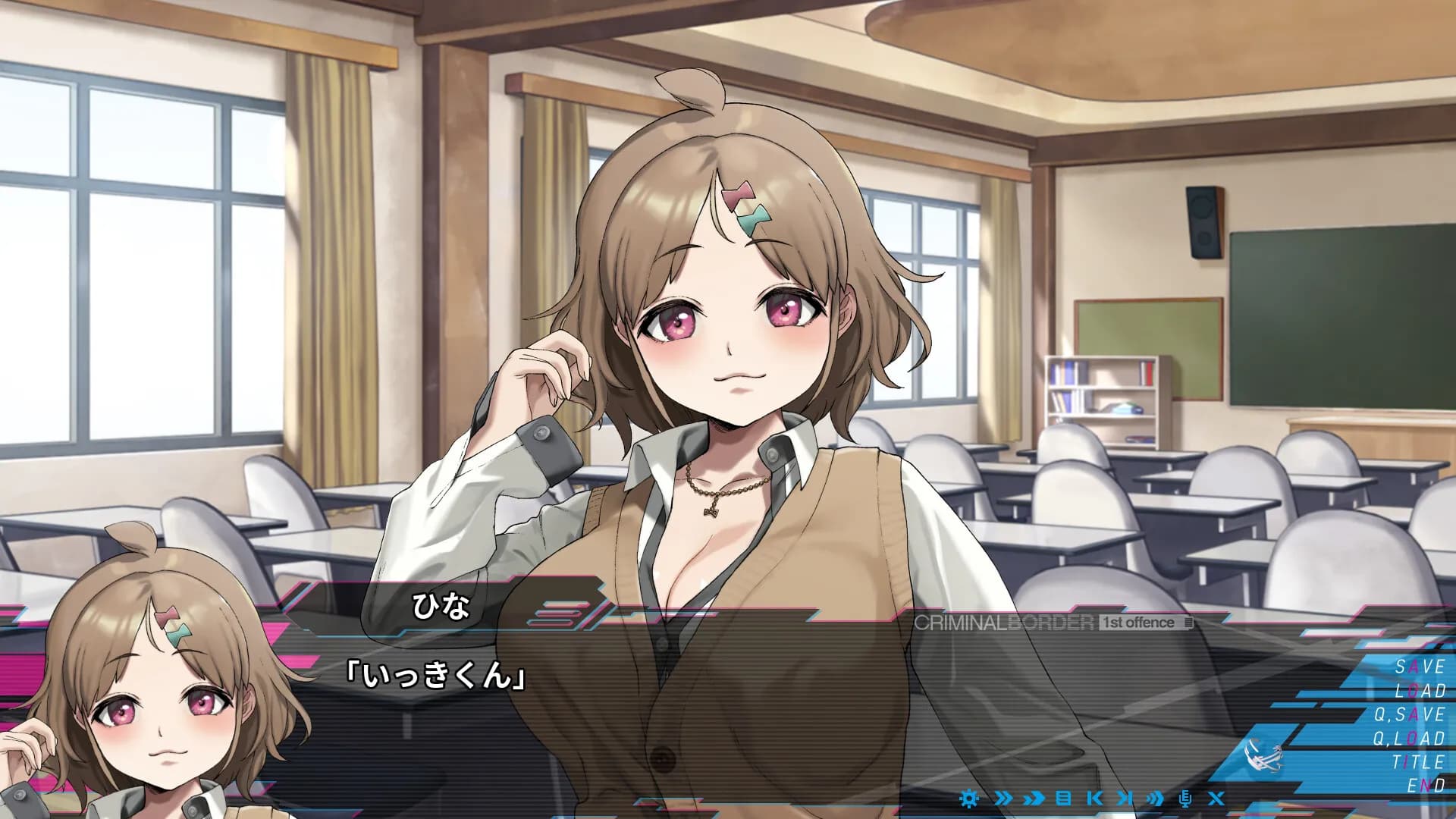Exit the game via END
This screenshot has height=819, width=1456.
pyautogui.click(x=1426, y=786)
